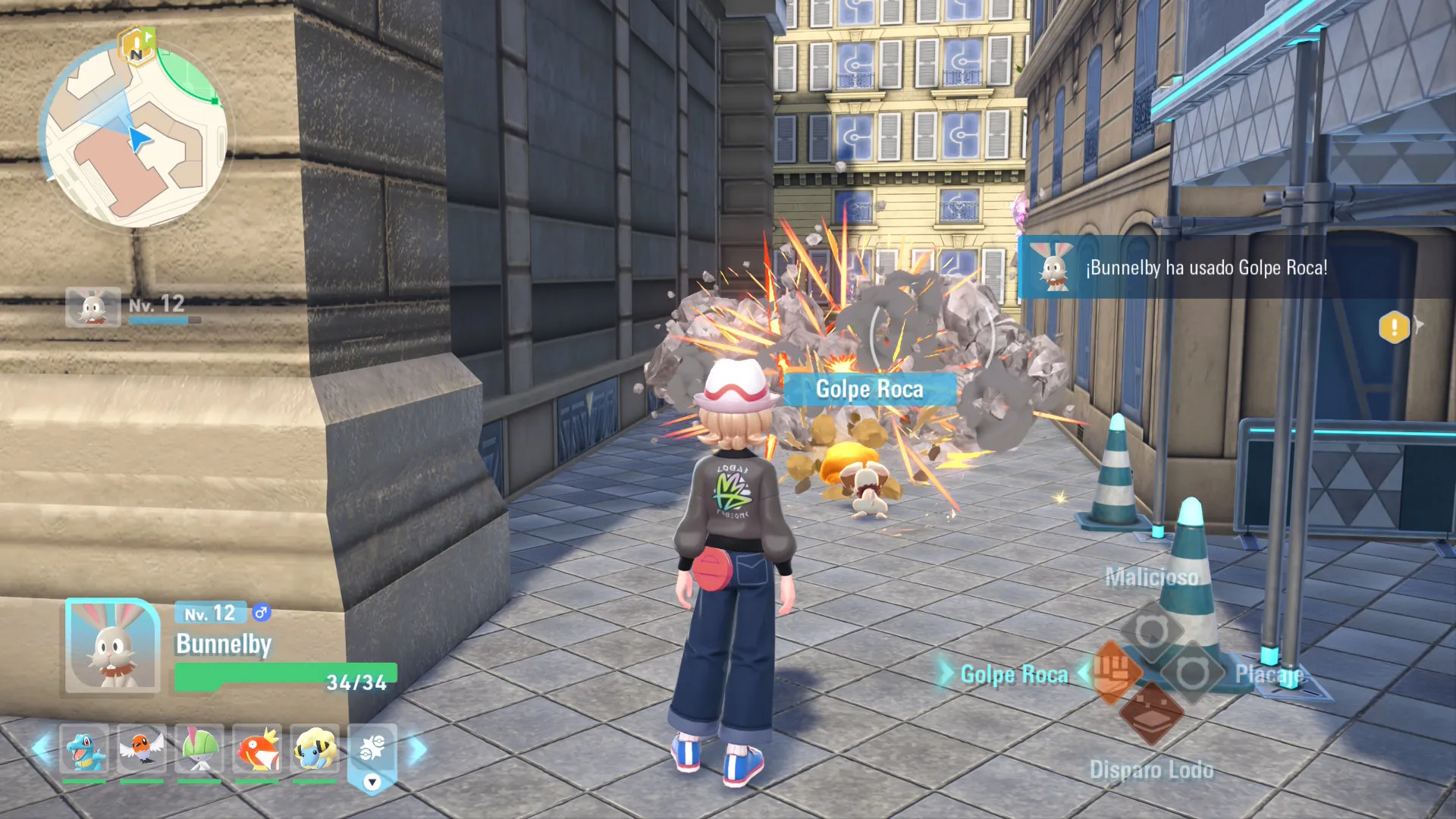Cycle party left with the arrow
1456x819 pixels.
(x=41, y=749)
